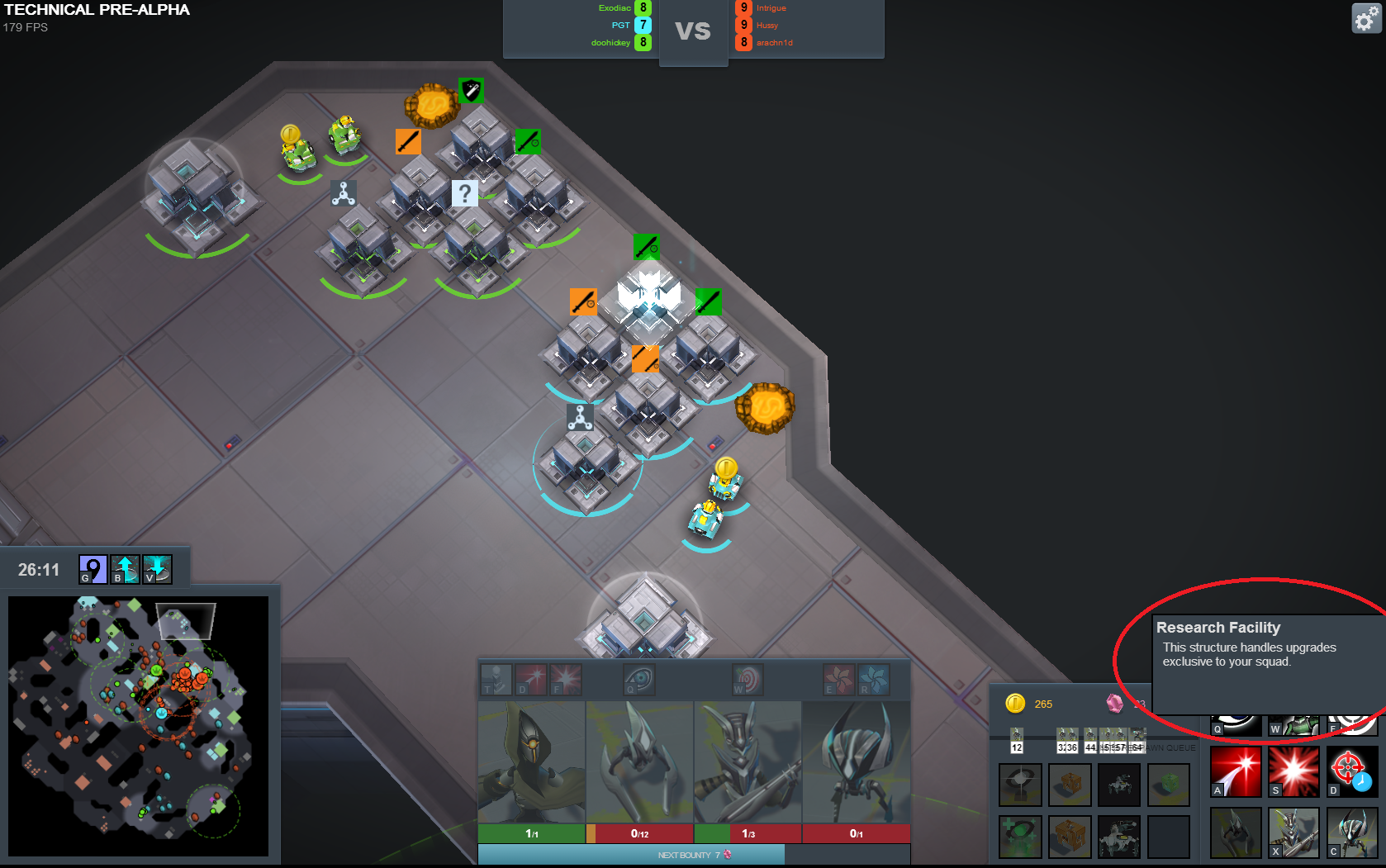1386x868 pixels.
Task: Activate the map ping marker button
Action: [x=93, y=569]
